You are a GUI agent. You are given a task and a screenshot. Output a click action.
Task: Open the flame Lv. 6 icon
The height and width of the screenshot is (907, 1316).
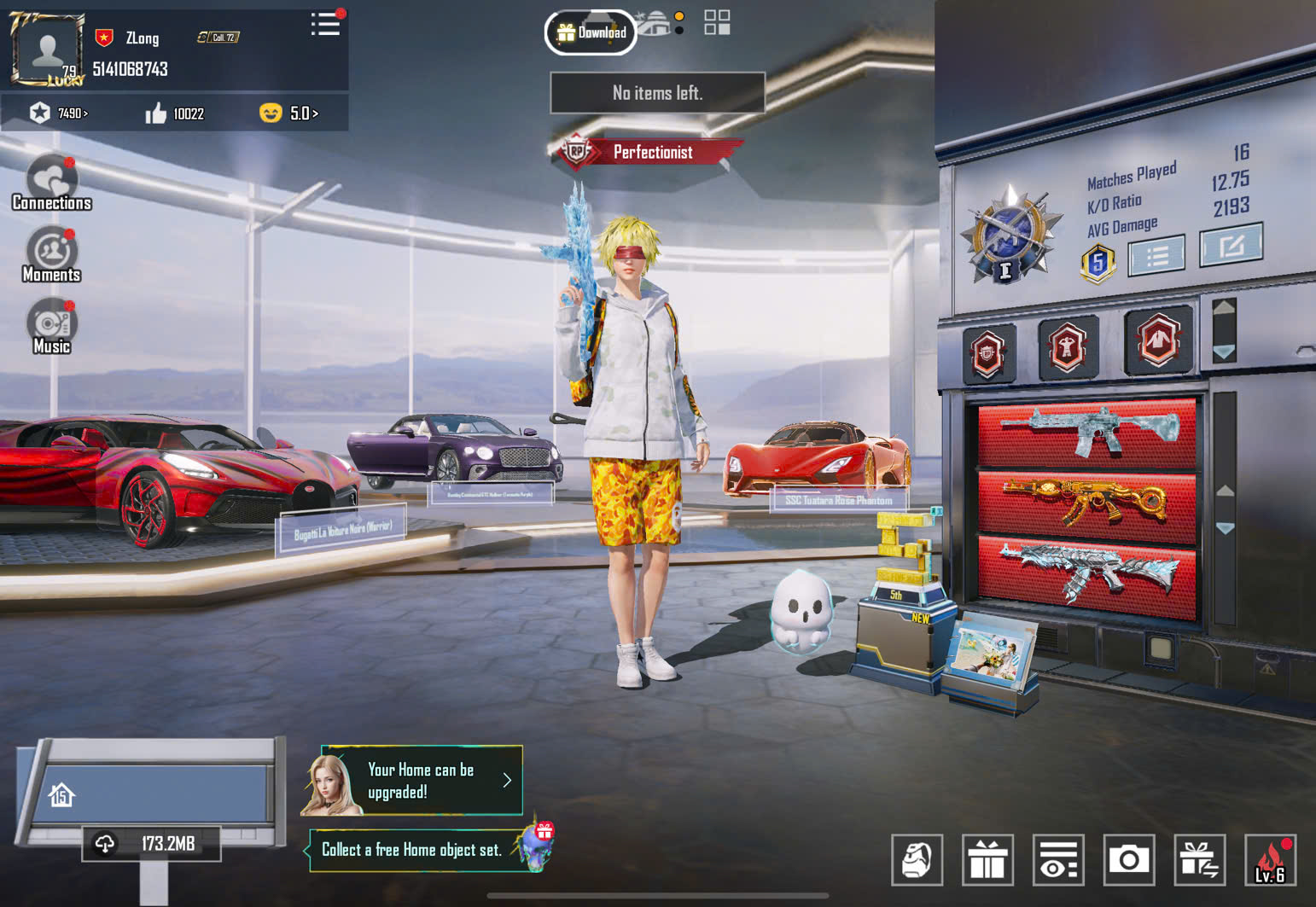(1270, 859)
